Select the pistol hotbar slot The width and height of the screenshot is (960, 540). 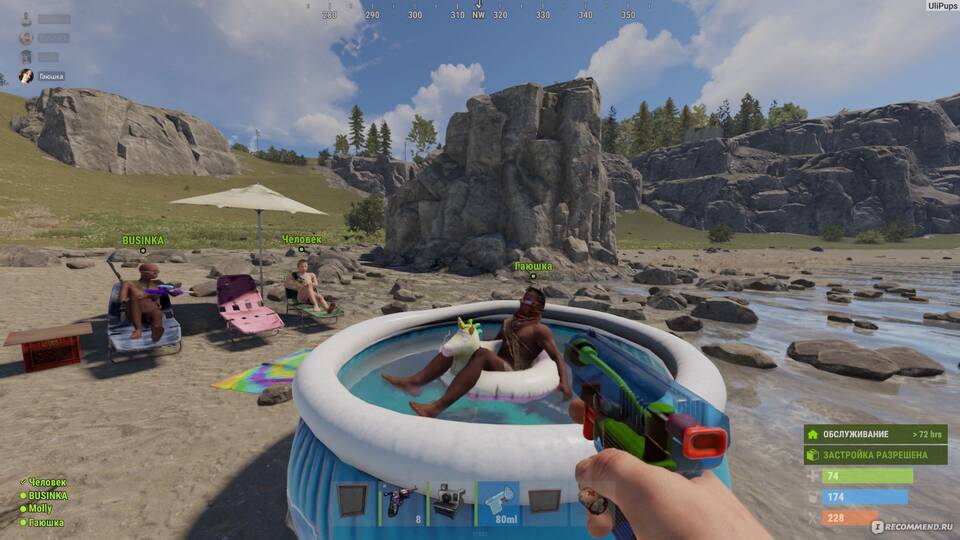click(401, 500)
